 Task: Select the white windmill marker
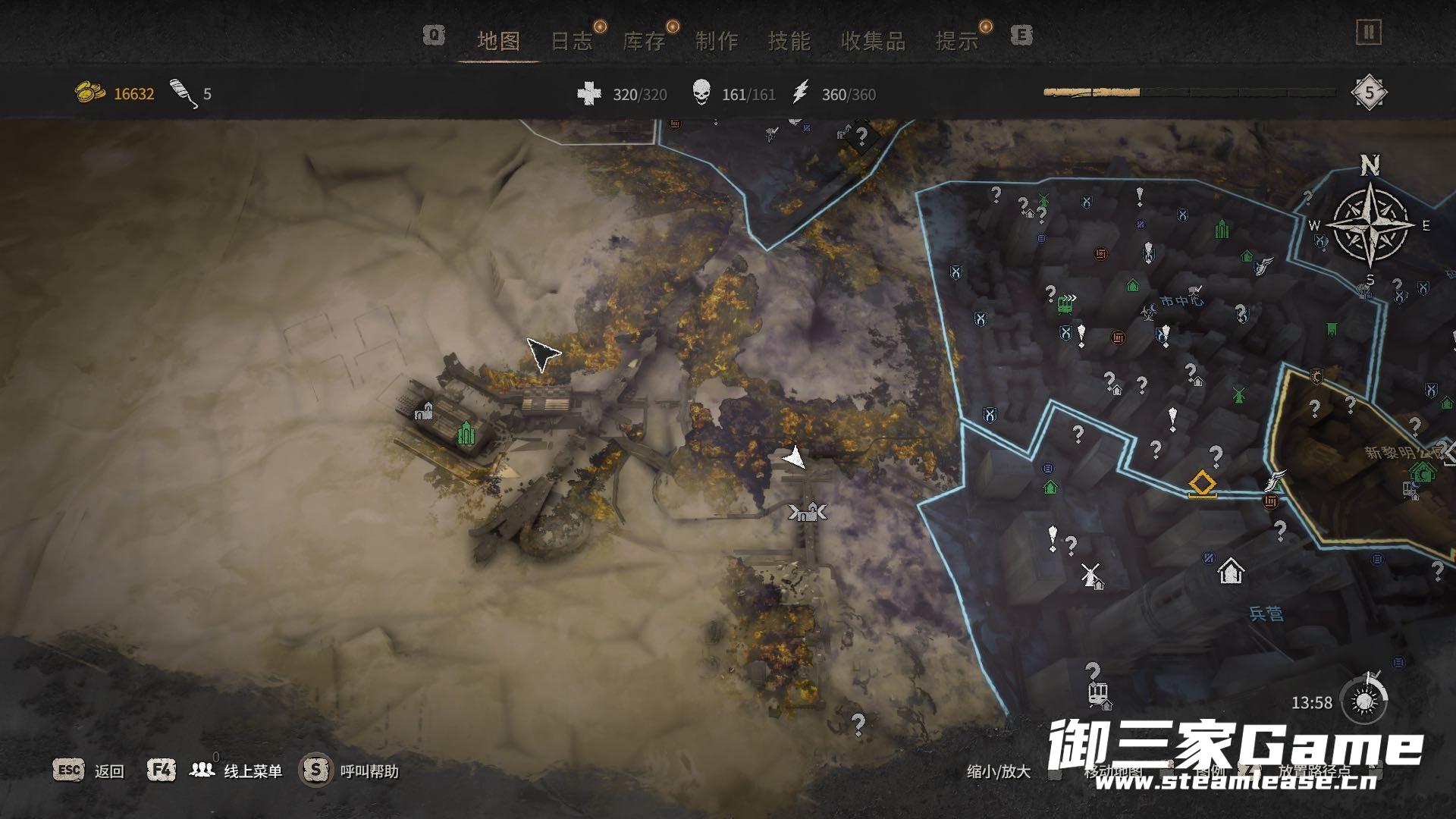point(1091,576)
